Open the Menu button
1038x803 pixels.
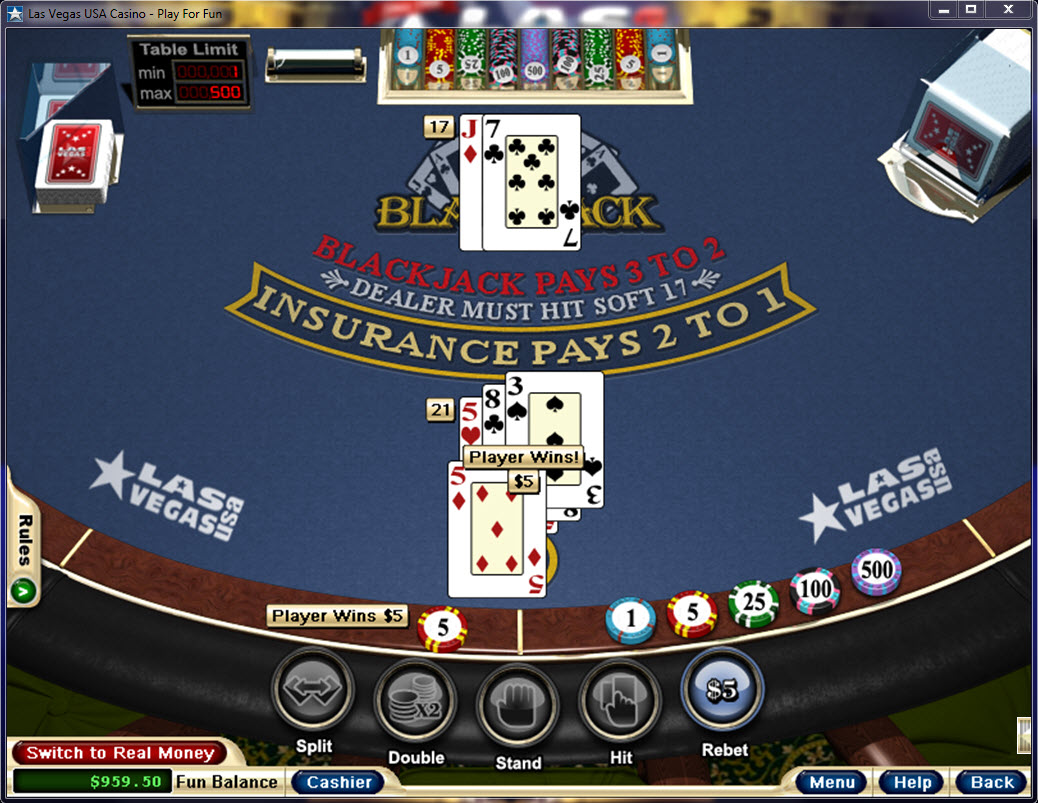(832, 782)
